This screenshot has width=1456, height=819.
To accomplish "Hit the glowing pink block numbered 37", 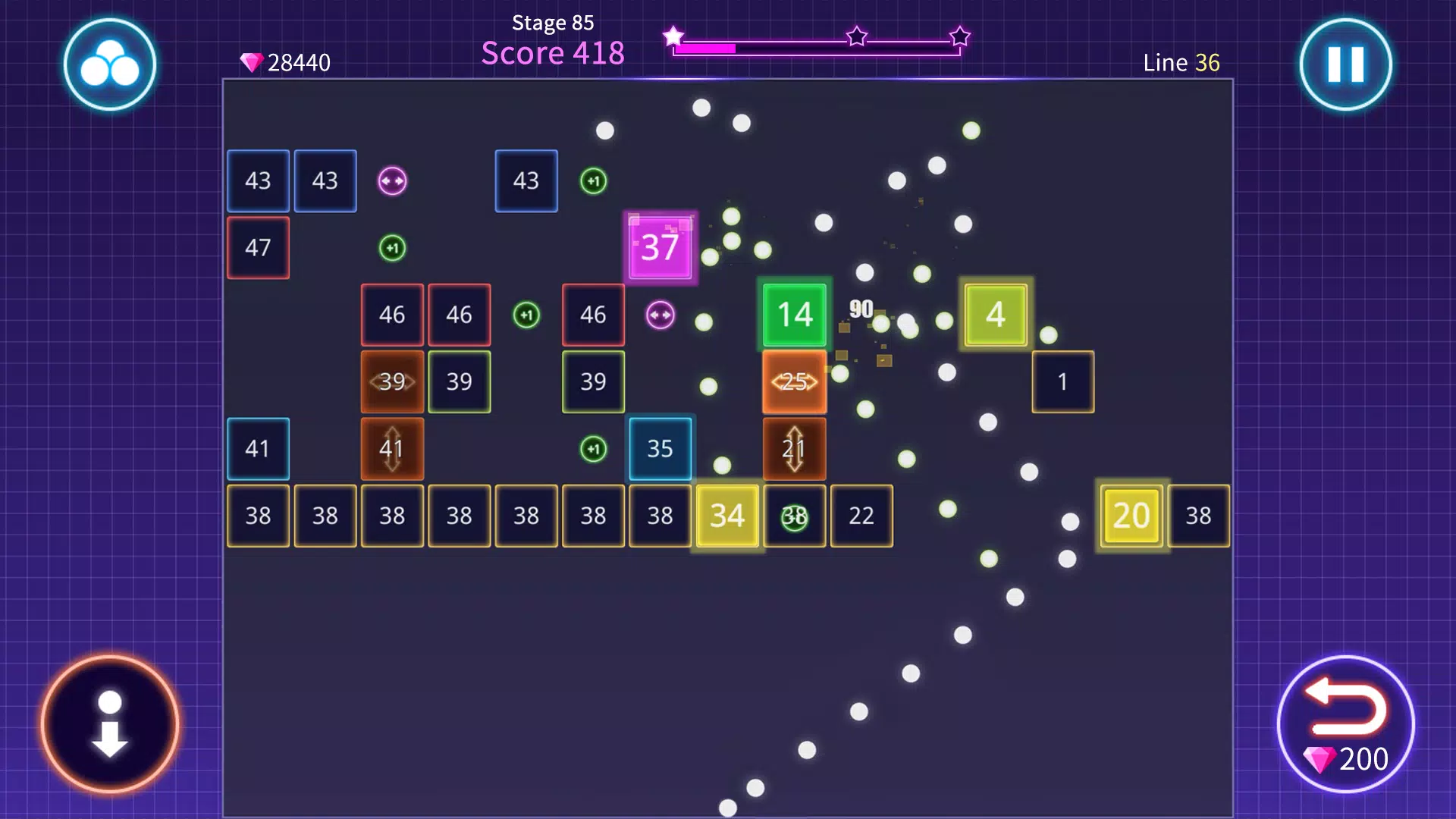I will coord(659,246).
